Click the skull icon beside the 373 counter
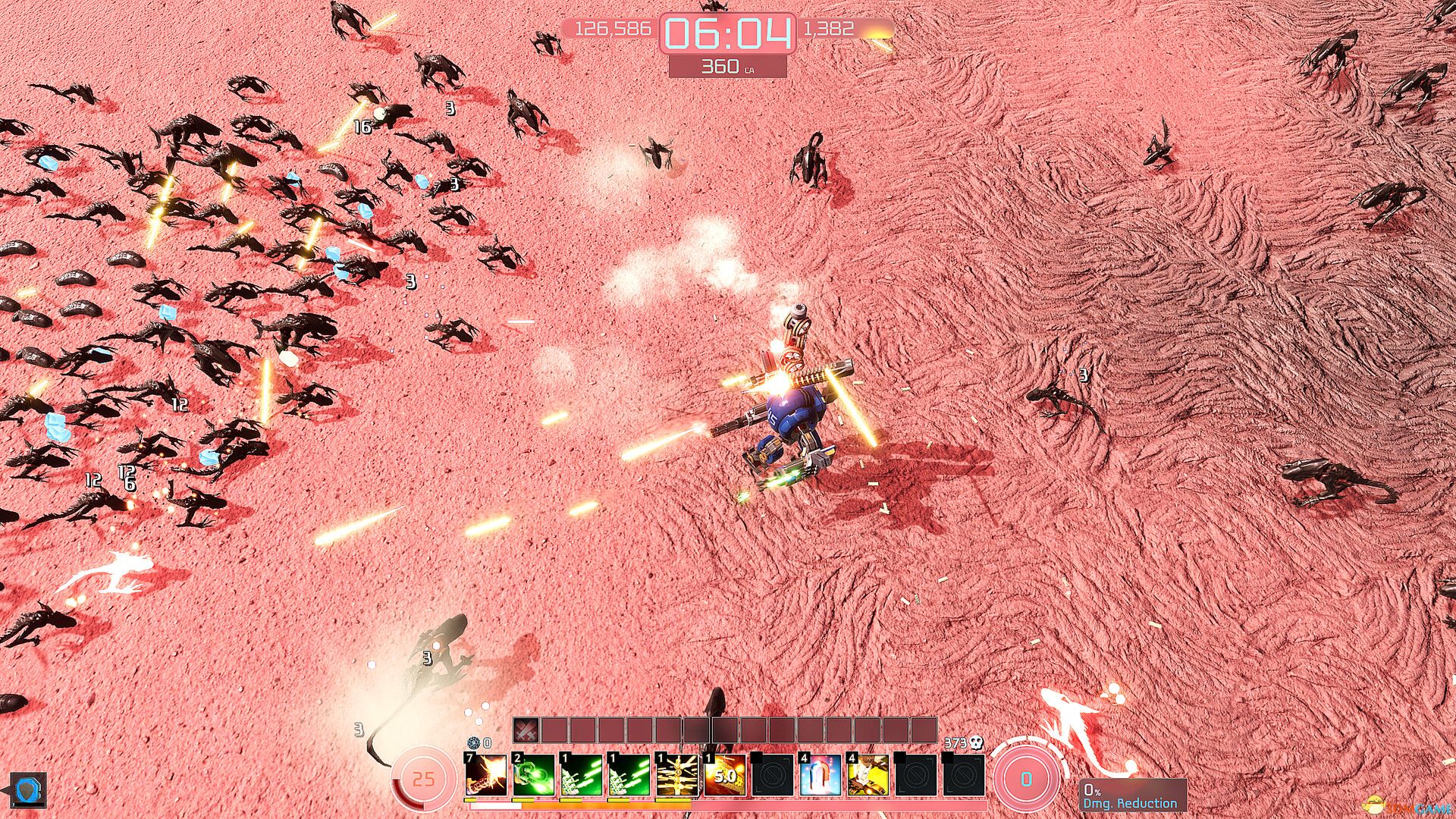The width and height of the screenshot is (1456, 819). (x=975, y=743)
